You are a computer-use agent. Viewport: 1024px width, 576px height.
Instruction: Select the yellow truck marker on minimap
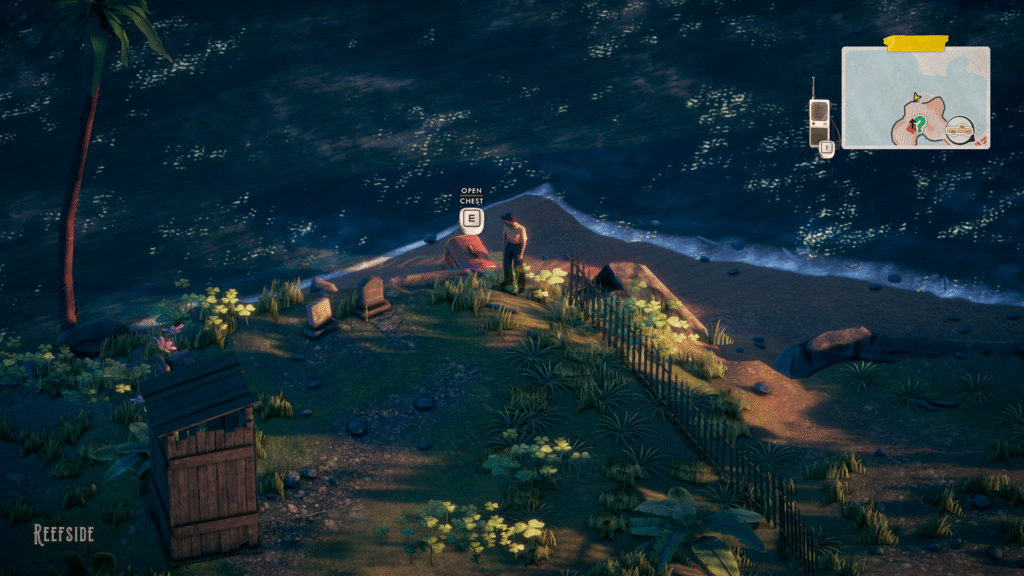[x=960, y=128]
